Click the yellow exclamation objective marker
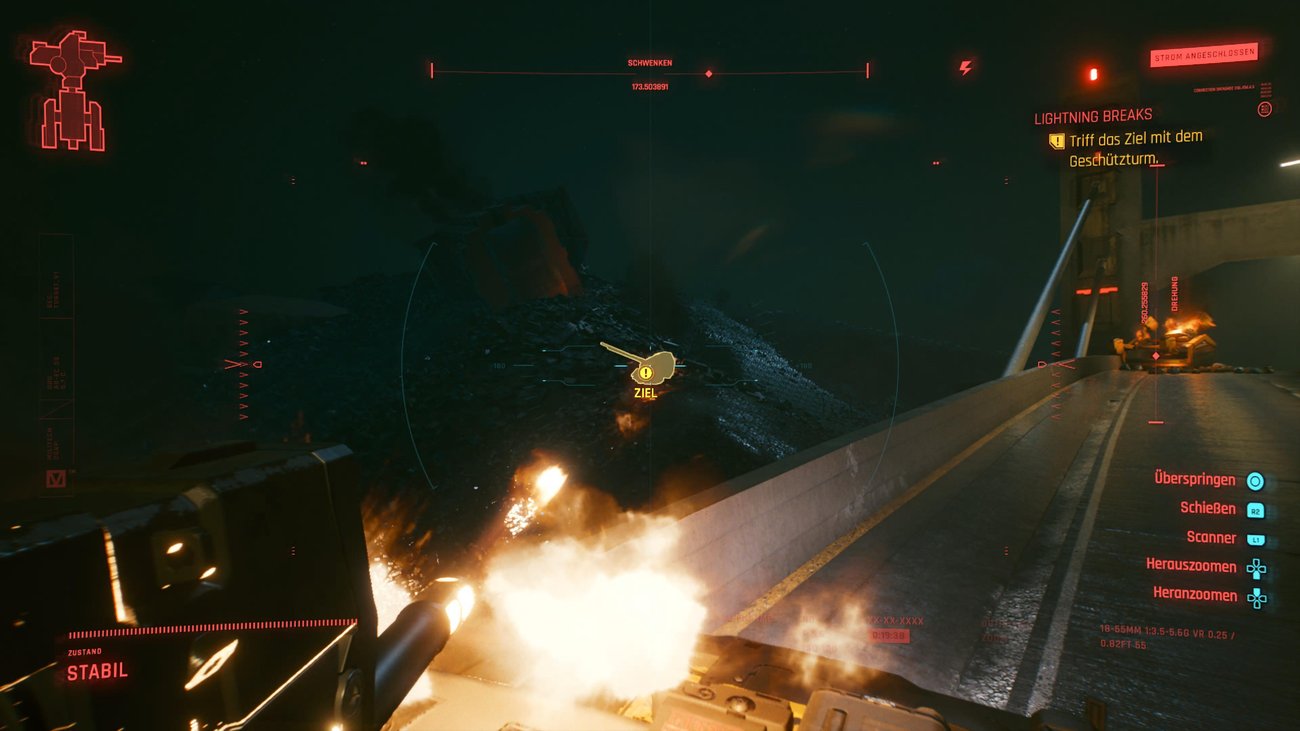This screenshot has height=731, width=1300. coord(648,371)
